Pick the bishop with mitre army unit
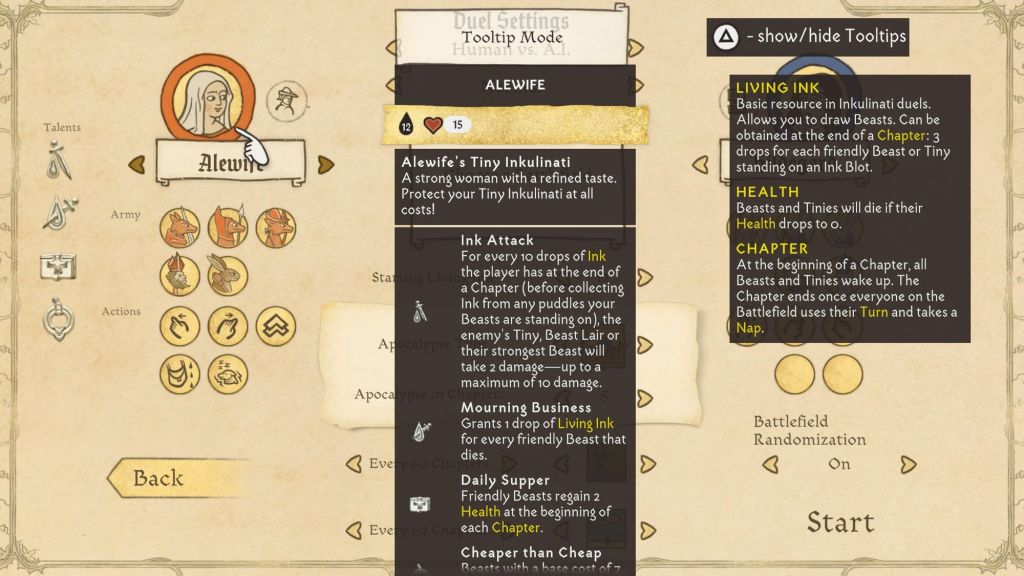Screen dimensions: 1024x576 pyautogui.click(x=180, y=274)
